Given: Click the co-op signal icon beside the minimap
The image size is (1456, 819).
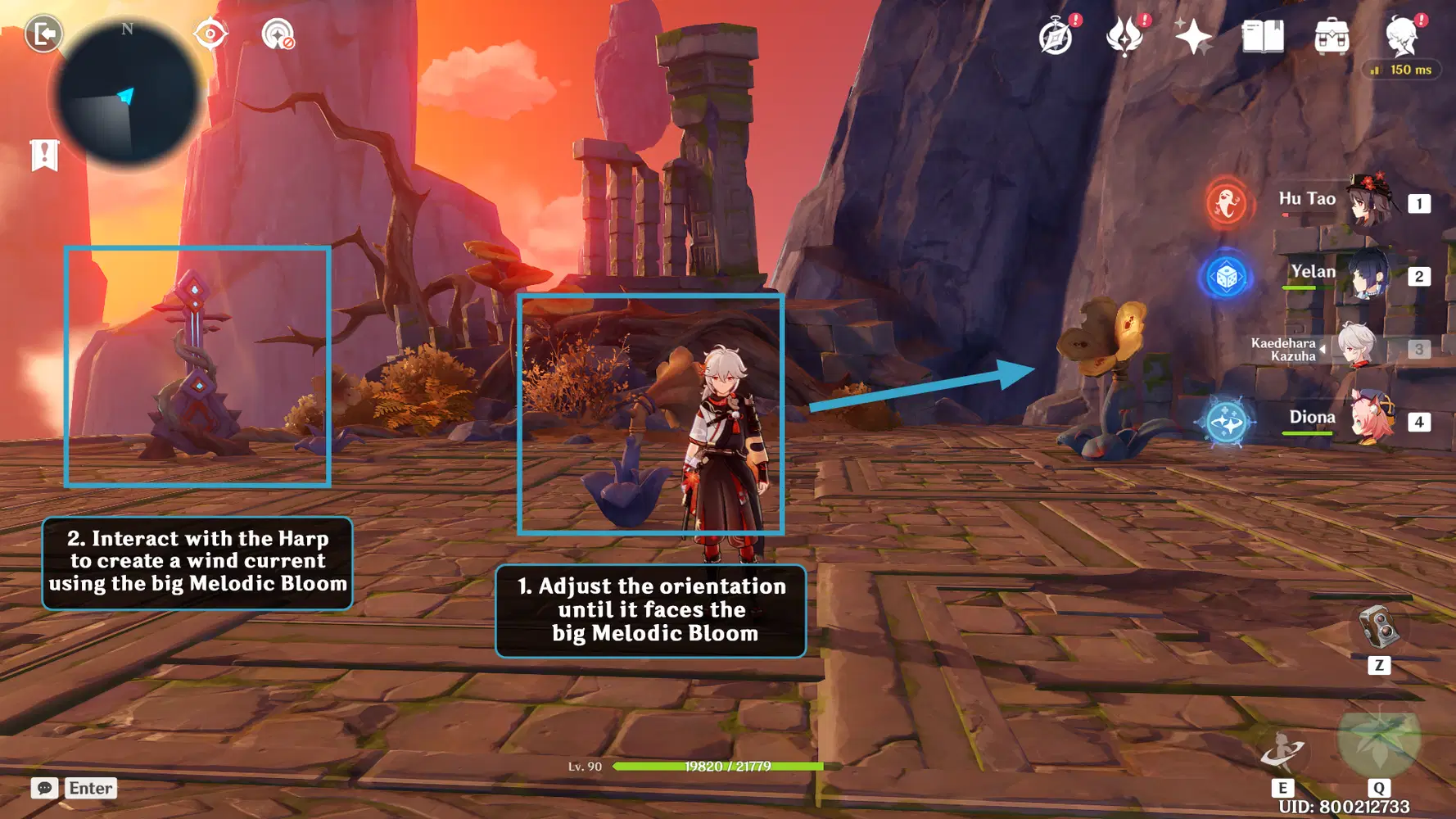Looking at the screenshot, I should coord(278,34).
